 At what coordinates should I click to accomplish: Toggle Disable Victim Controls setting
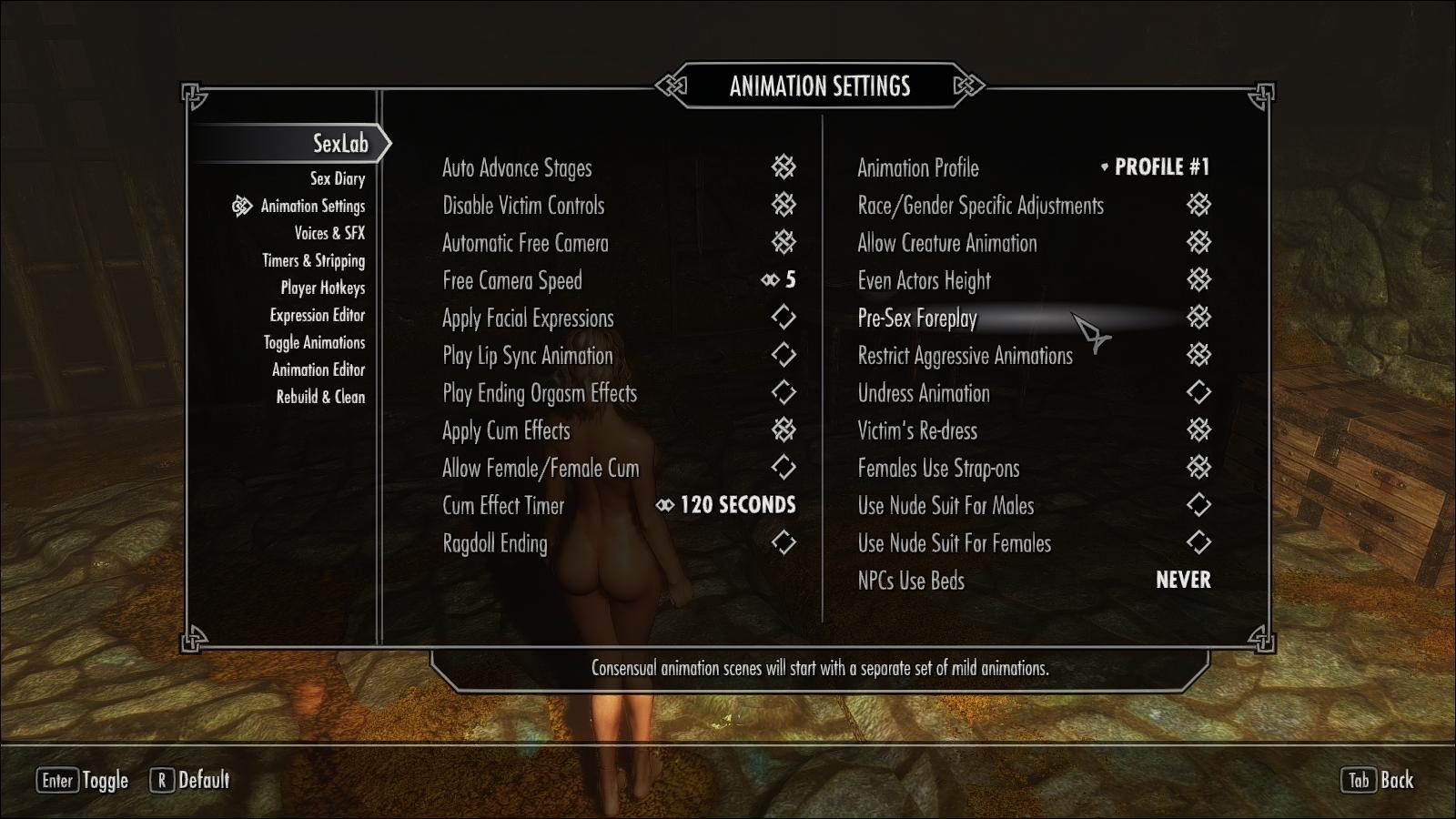[784, 205]
